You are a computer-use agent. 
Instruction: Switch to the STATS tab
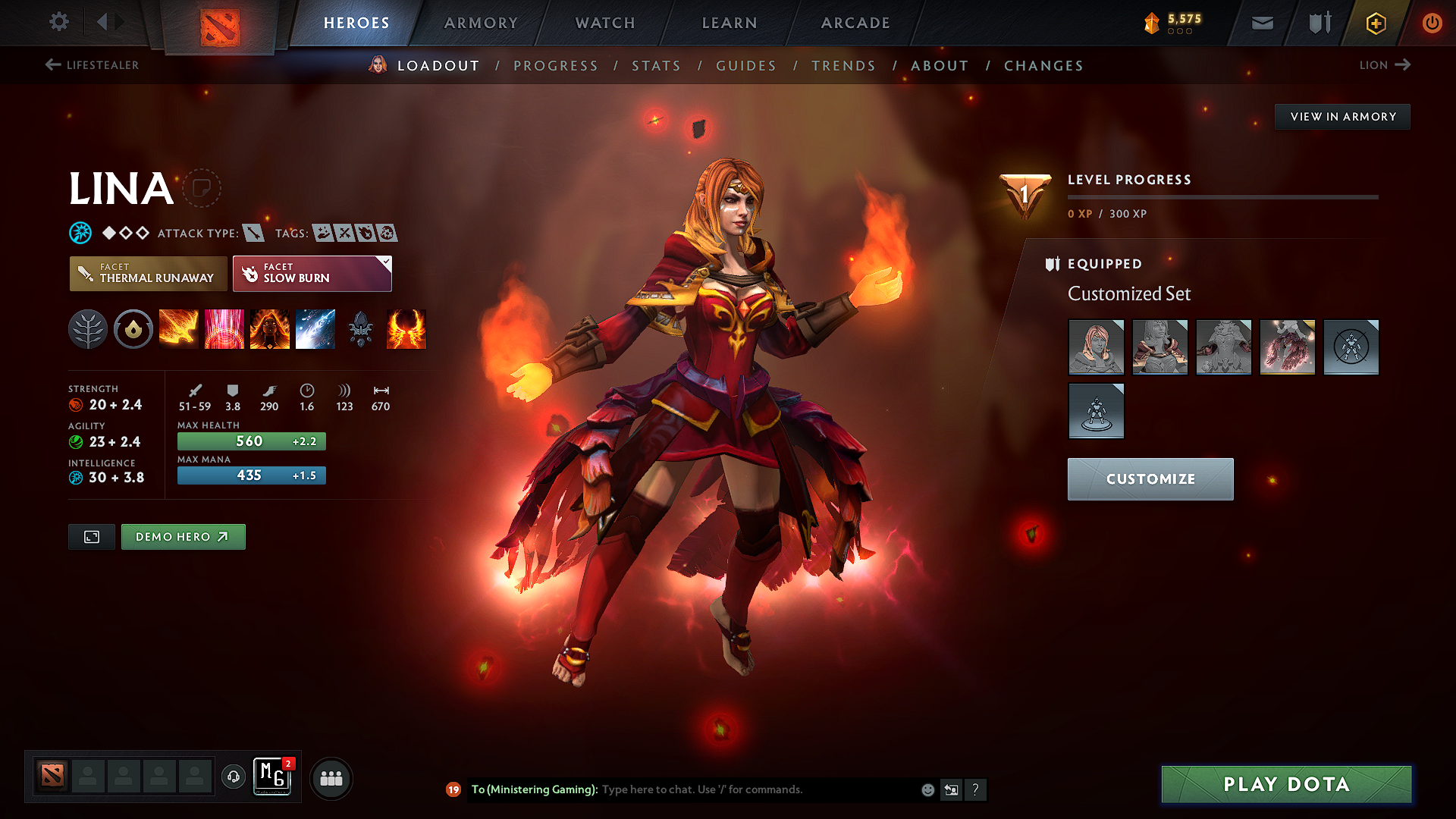pos(657,65)
